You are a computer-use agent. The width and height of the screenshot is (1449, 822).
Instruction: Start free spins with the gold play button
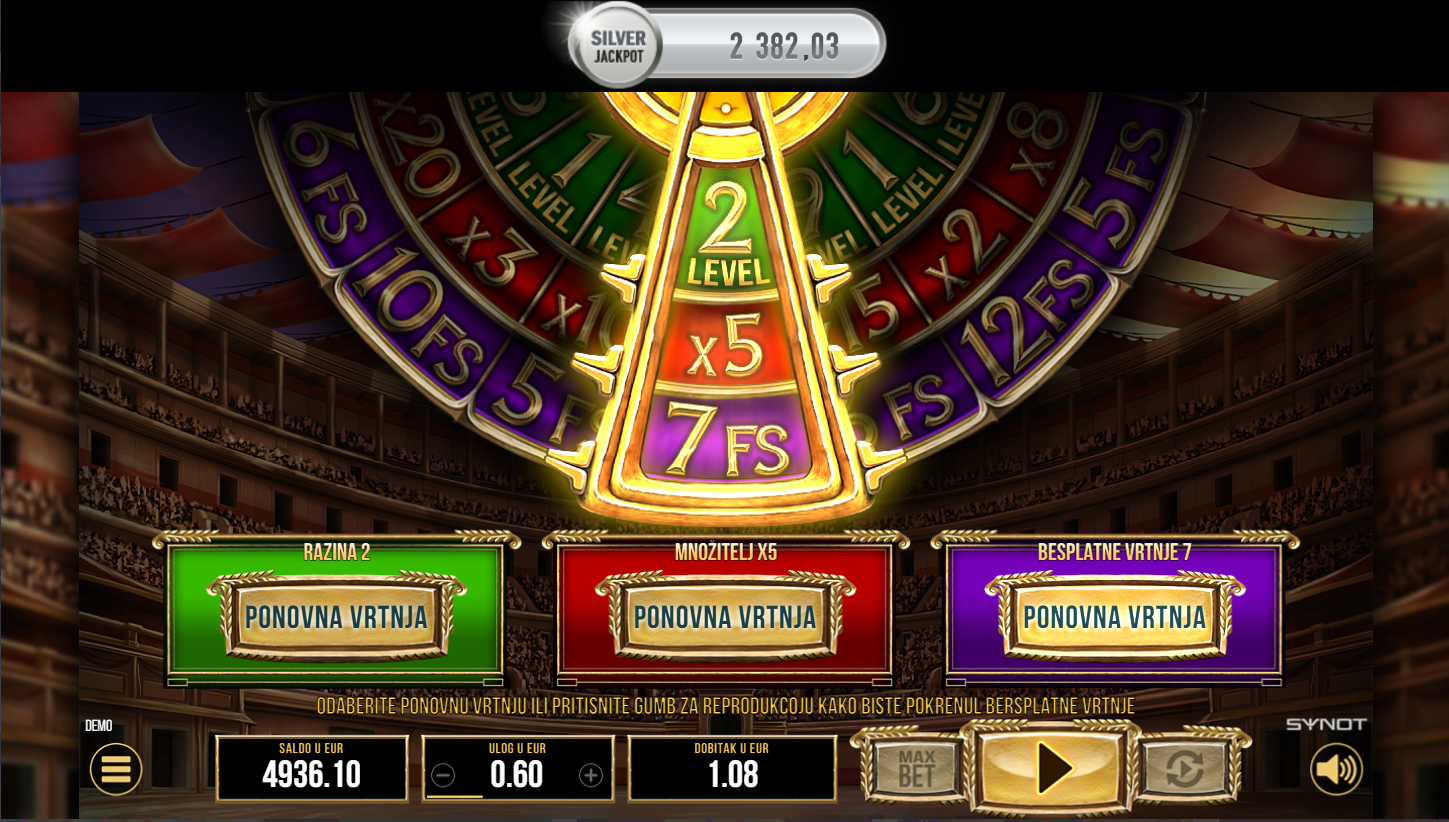1053,769
